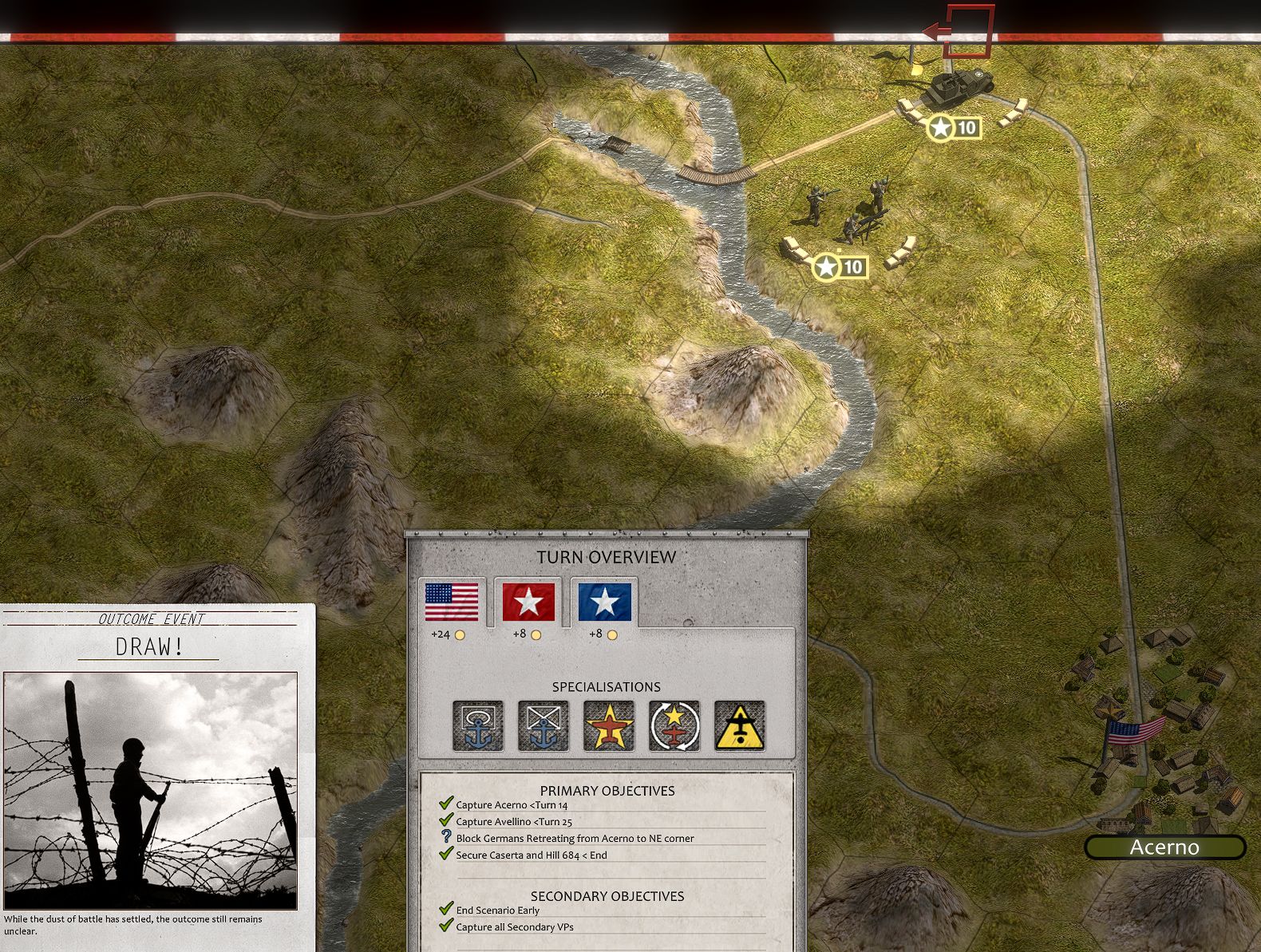
Task: Click the air superiority circular arrows specialisation
Action: coord(673,726)
